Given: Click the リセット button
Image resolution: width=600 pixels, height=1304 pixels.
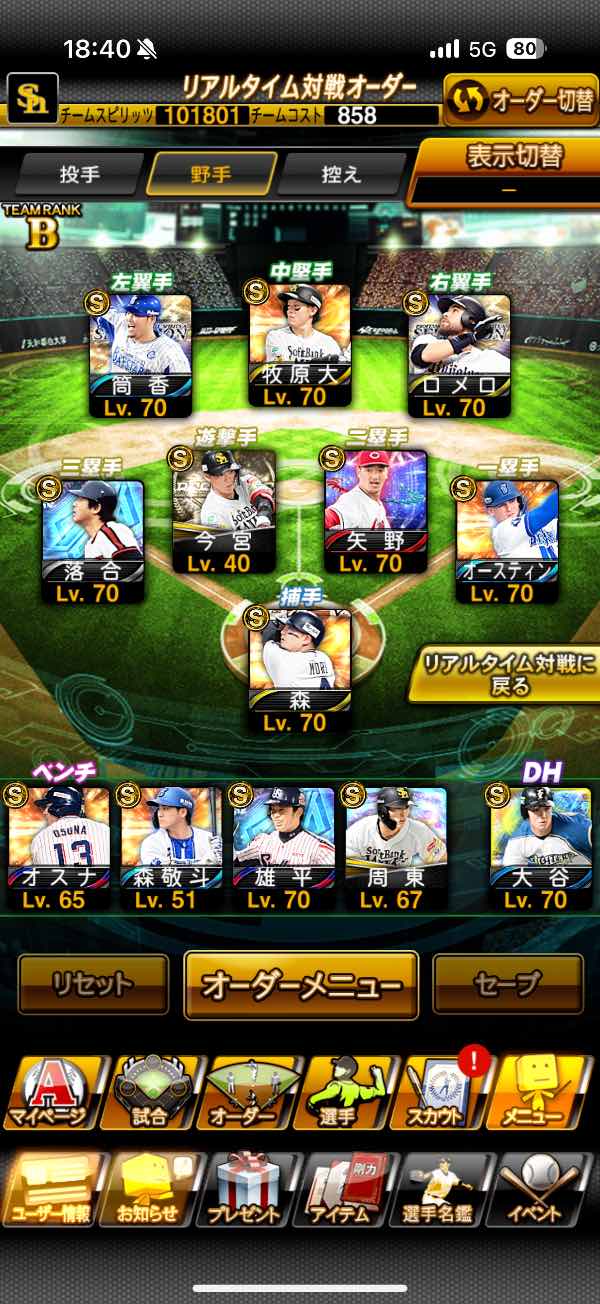Looking at the screenshot, I should pos(93,984).
